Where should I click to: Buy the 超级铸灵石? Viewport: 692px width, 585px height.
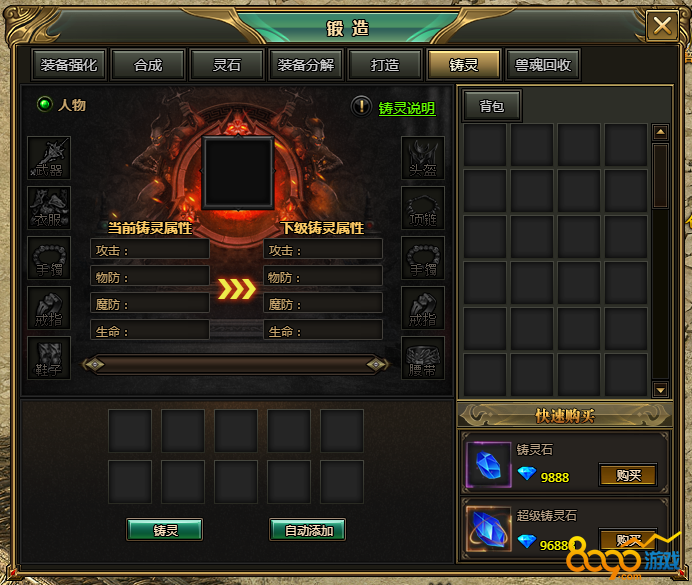tap(628, 540)
